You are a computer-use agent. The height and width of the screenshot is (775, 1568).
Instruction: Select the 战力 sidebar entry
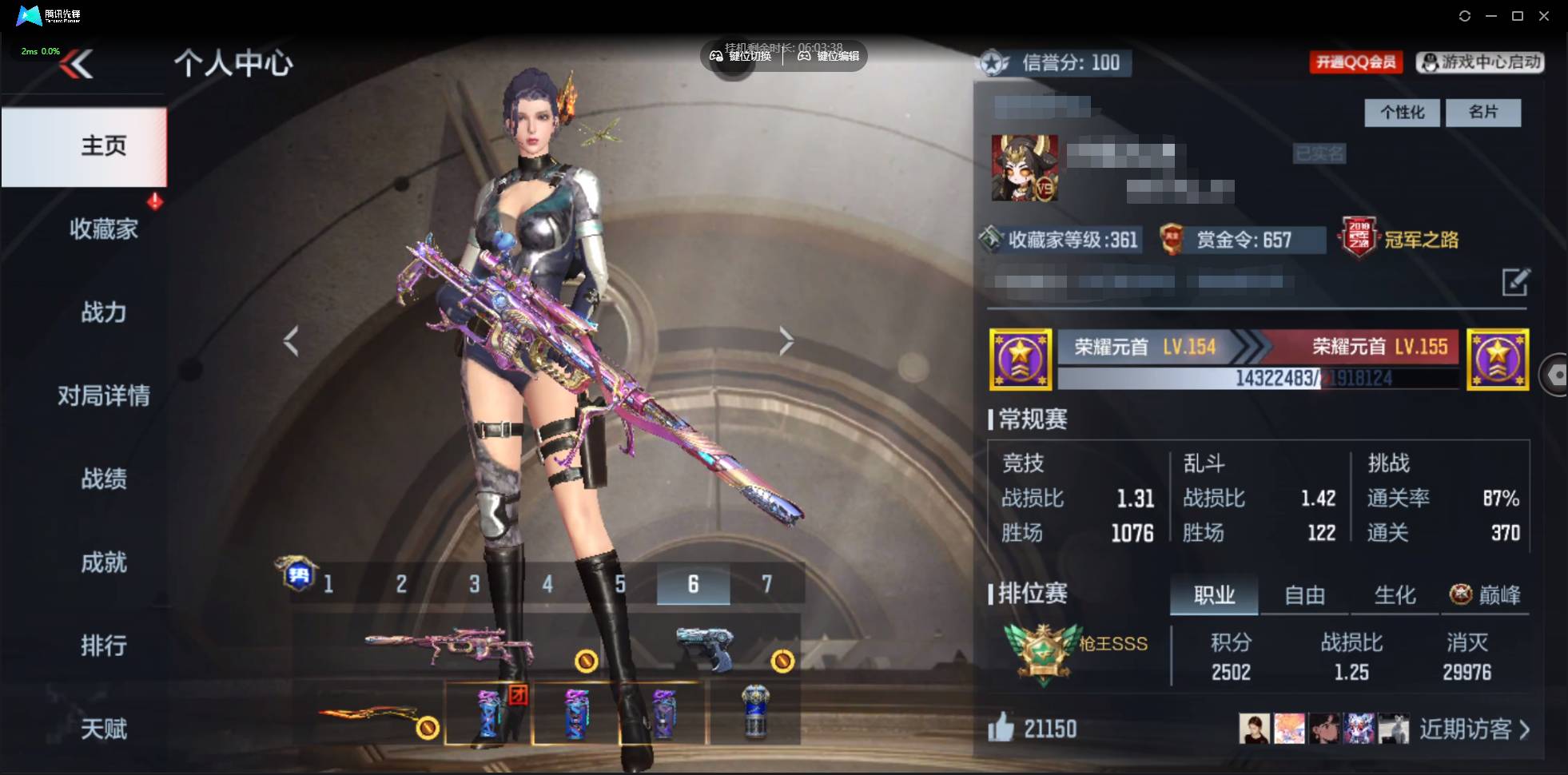point(103,312)
